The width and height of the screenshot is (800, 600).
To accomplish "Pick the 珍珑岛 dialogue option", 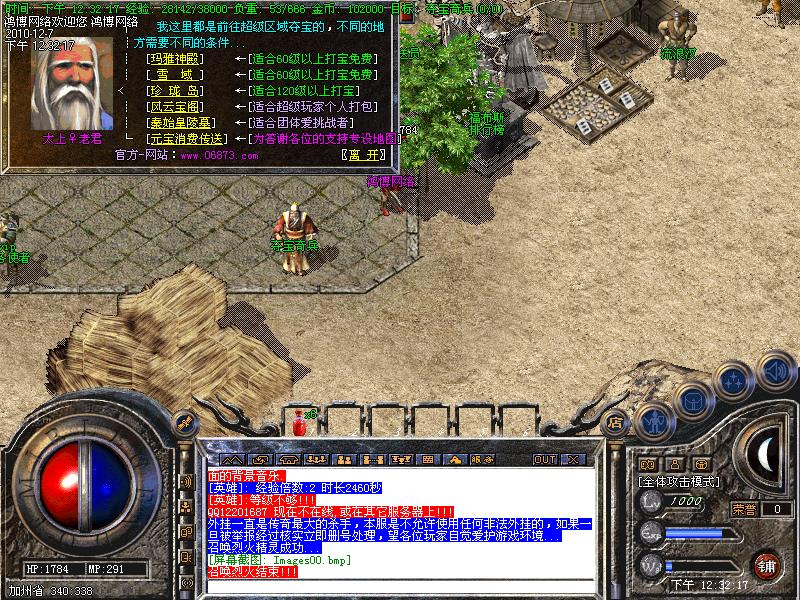I will 175,91.
